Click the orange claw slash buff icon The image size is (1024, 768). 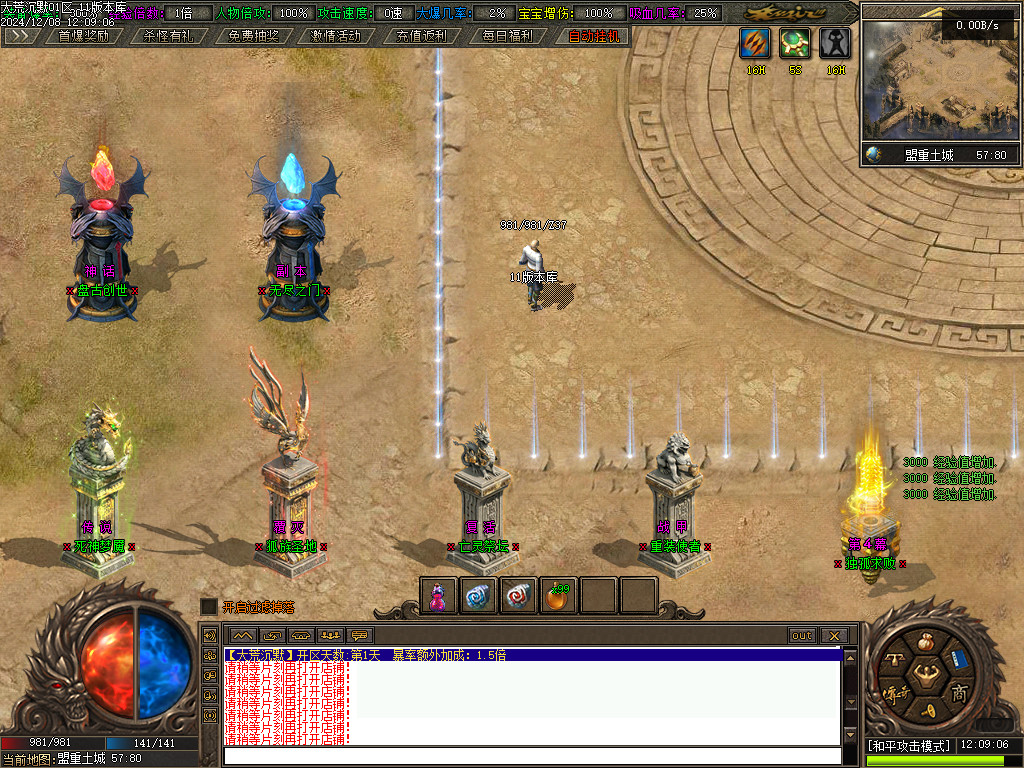click(x=755, y=44)
